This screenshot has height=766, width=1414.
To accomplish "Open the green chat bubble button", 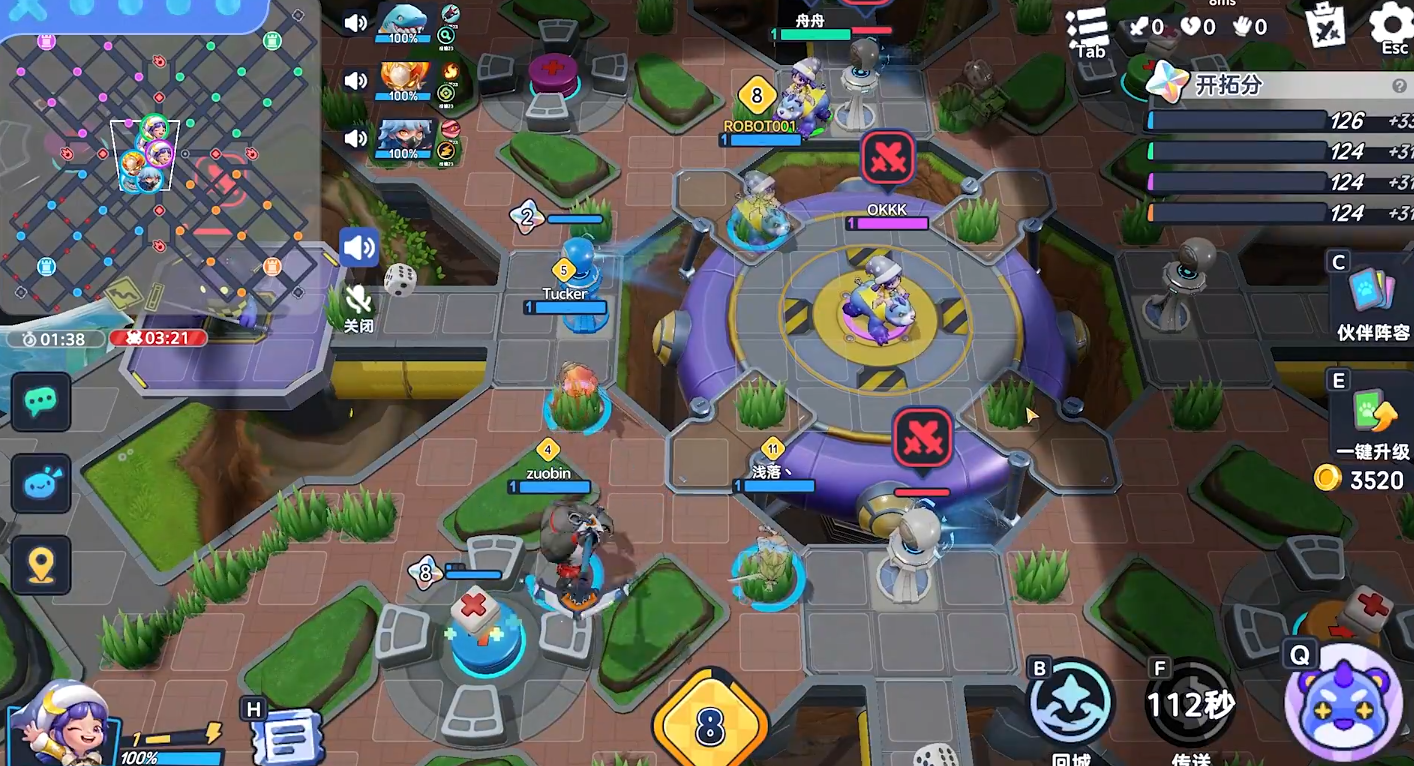I will point(41,402).
